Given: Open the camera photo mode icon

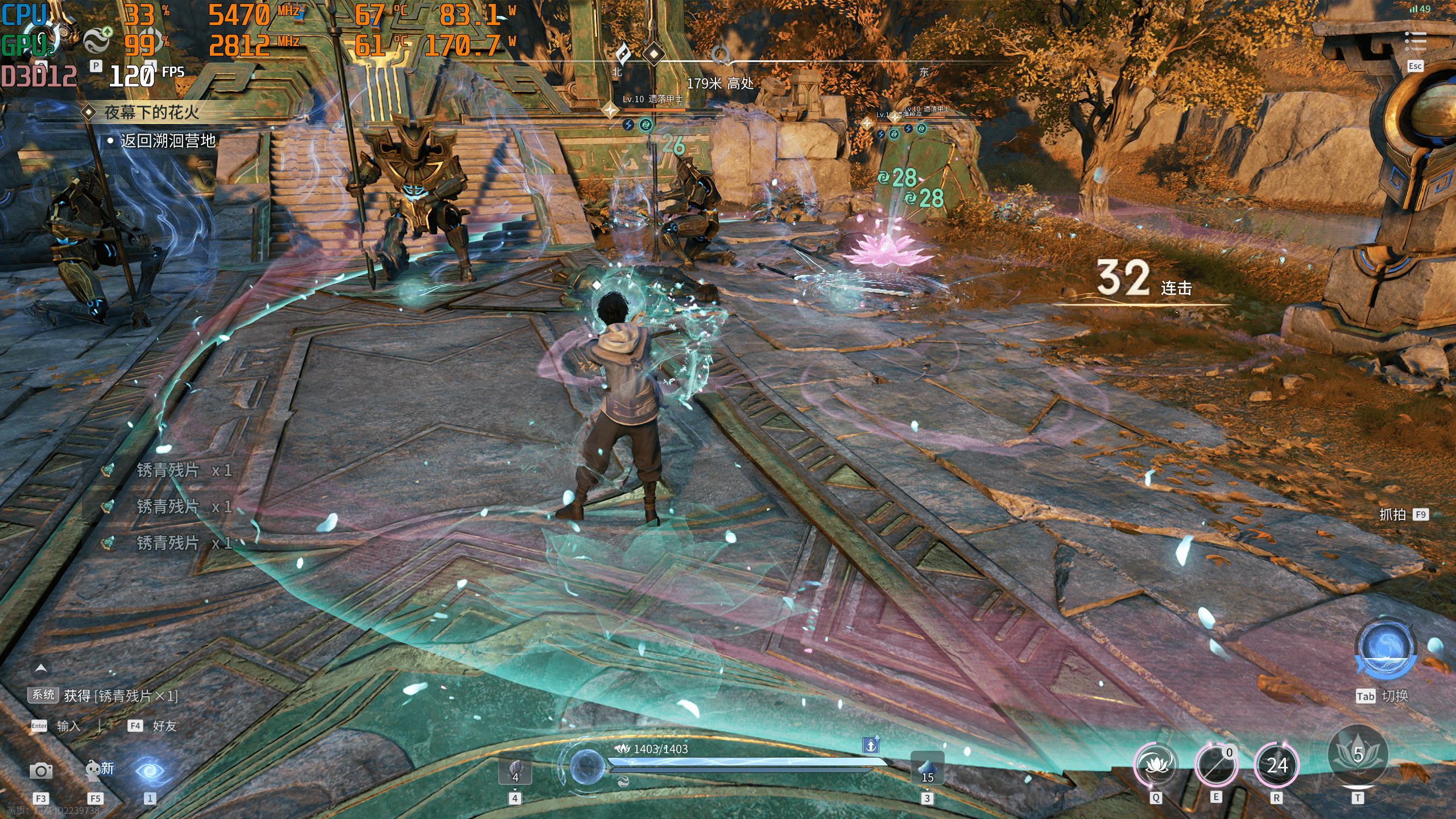Looking at the screenshot, I should pyautogui.click(x=40, y=771).
